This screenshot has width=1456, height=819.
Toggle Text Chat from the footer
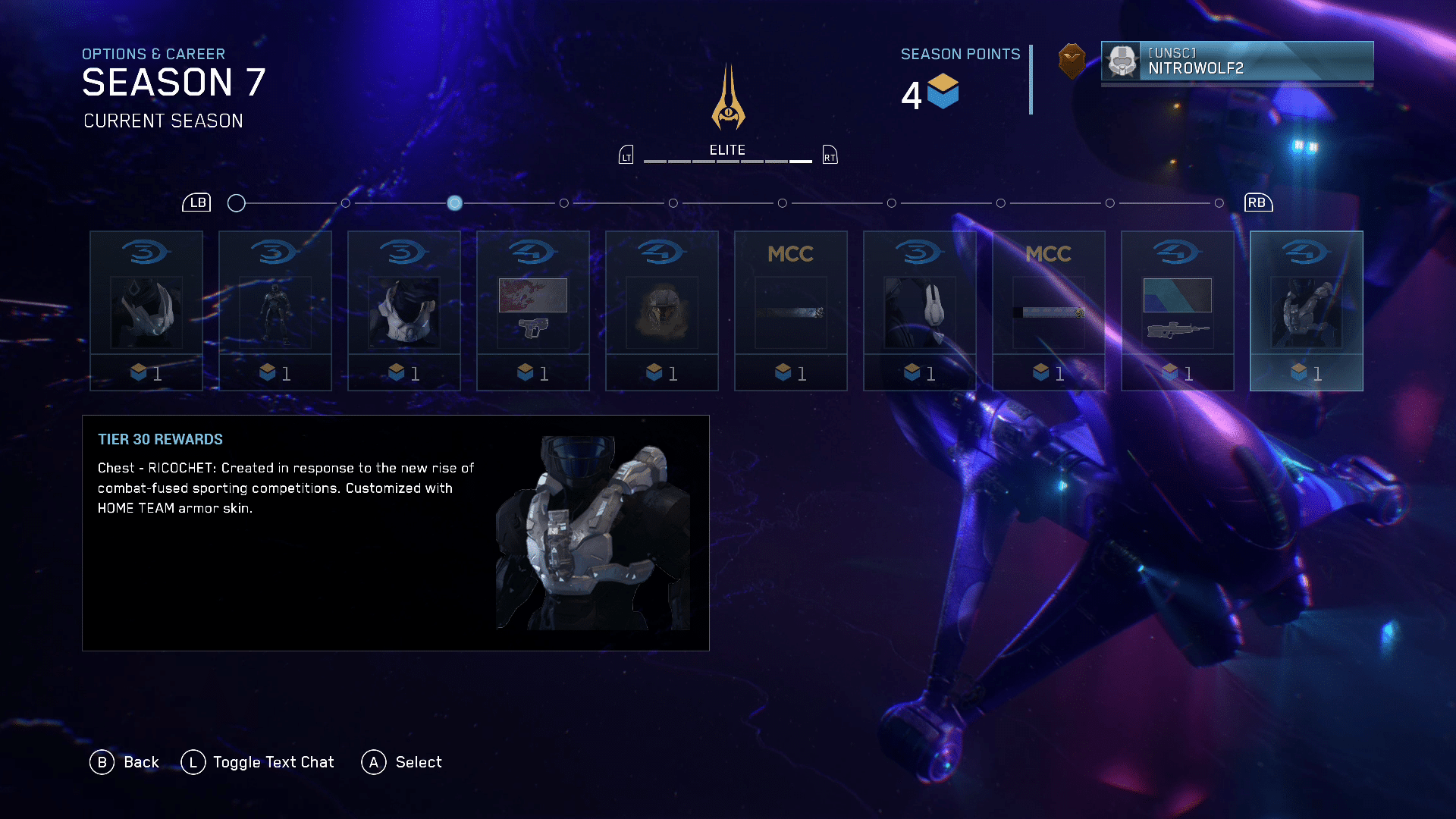point(259,762)
